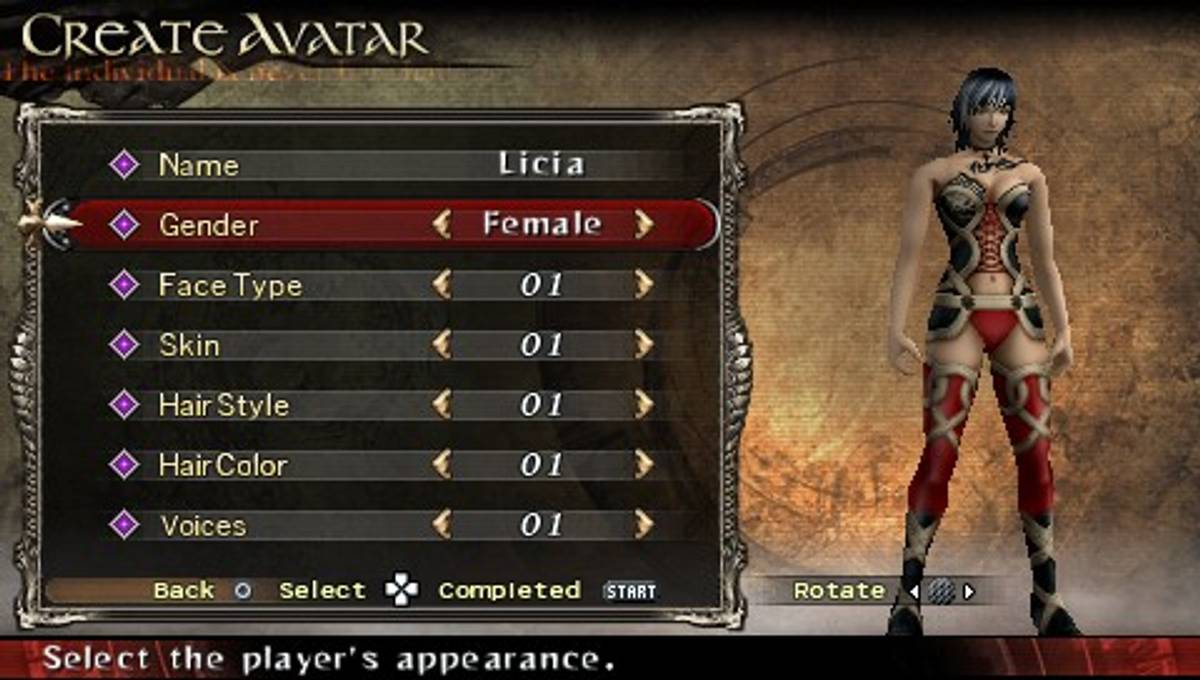Screen dimensions: 1200x680
Task: Go to previous Skin with left arrow
Action: pyautogui.click(x=441, y=345)
